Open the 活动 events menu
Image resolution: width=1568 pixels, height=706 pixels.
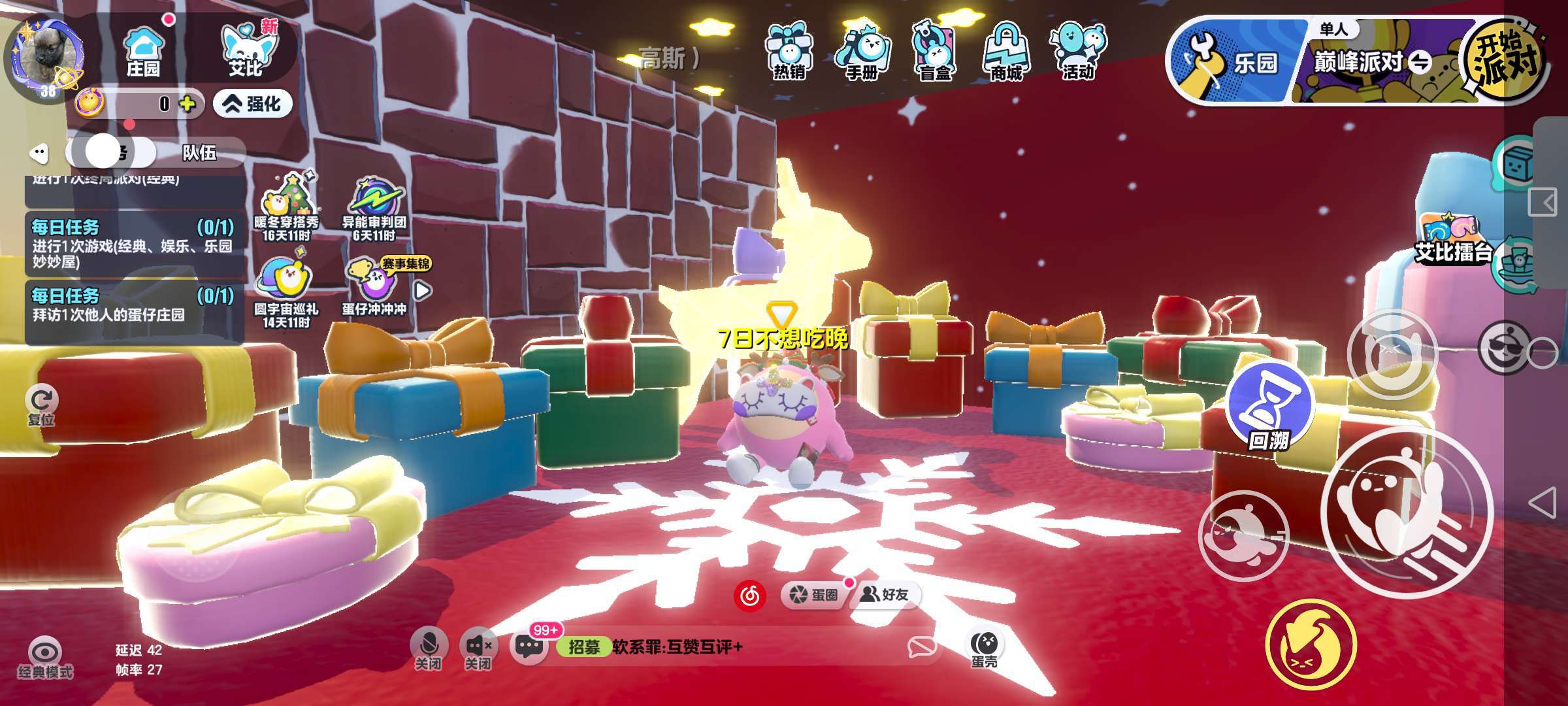click(1078, 52)
